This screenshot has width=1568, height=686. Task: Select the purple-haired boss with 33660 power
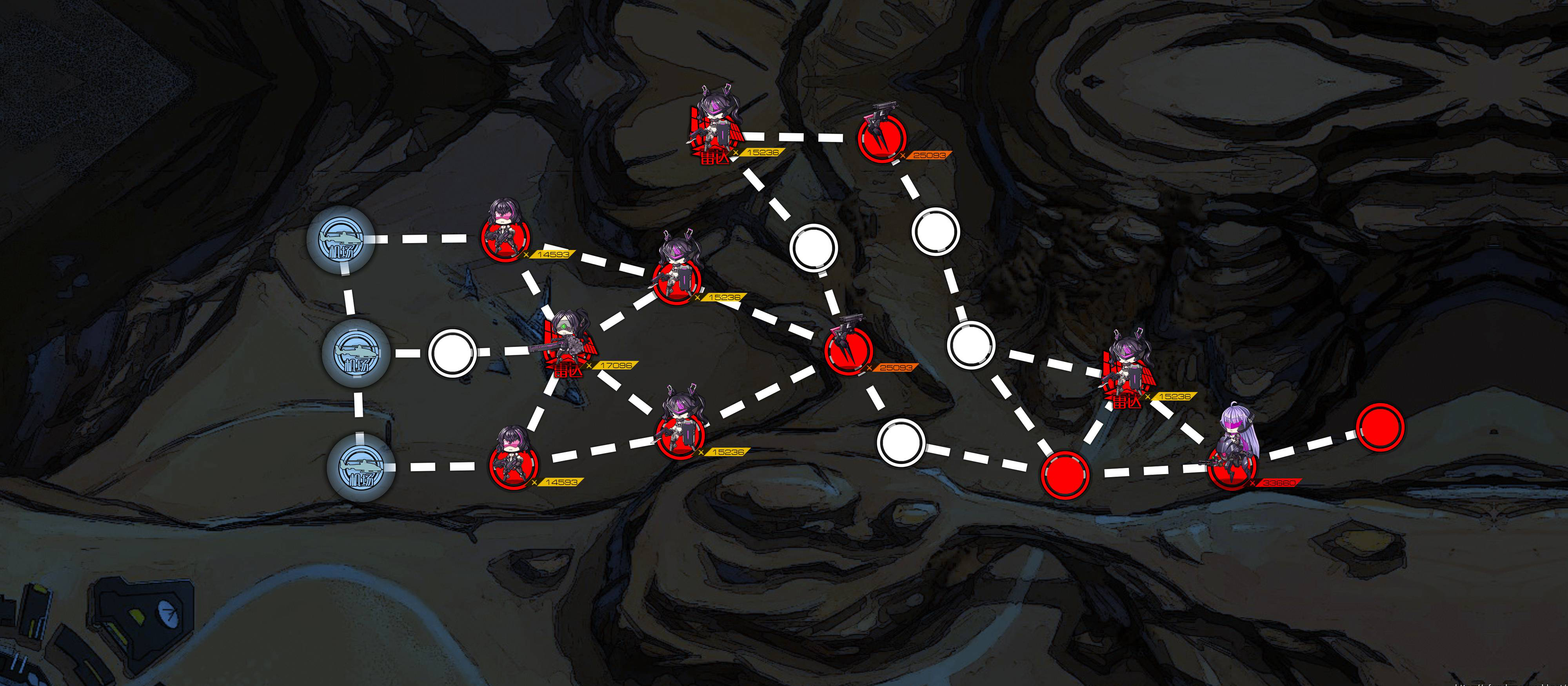1233,458
